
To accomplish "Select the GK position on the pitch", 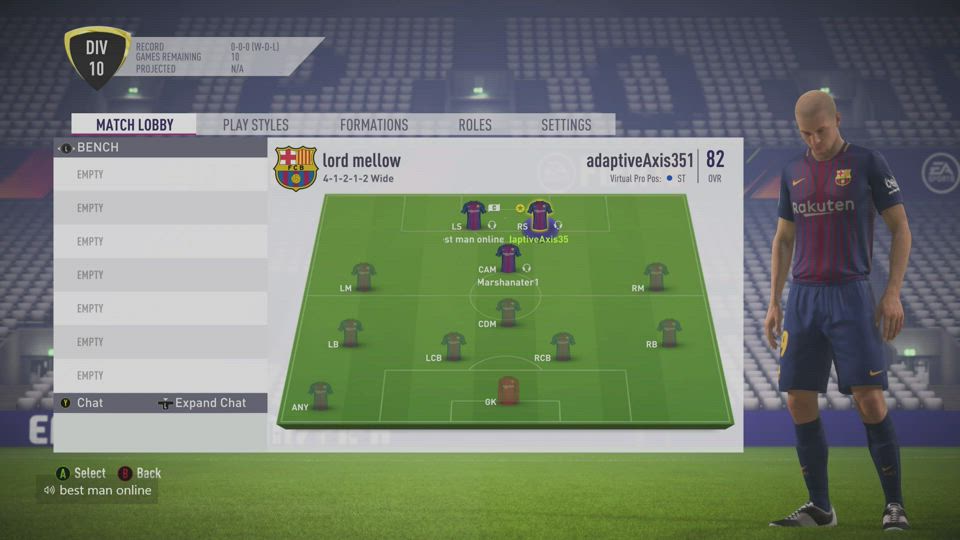I will click(508, 390).
